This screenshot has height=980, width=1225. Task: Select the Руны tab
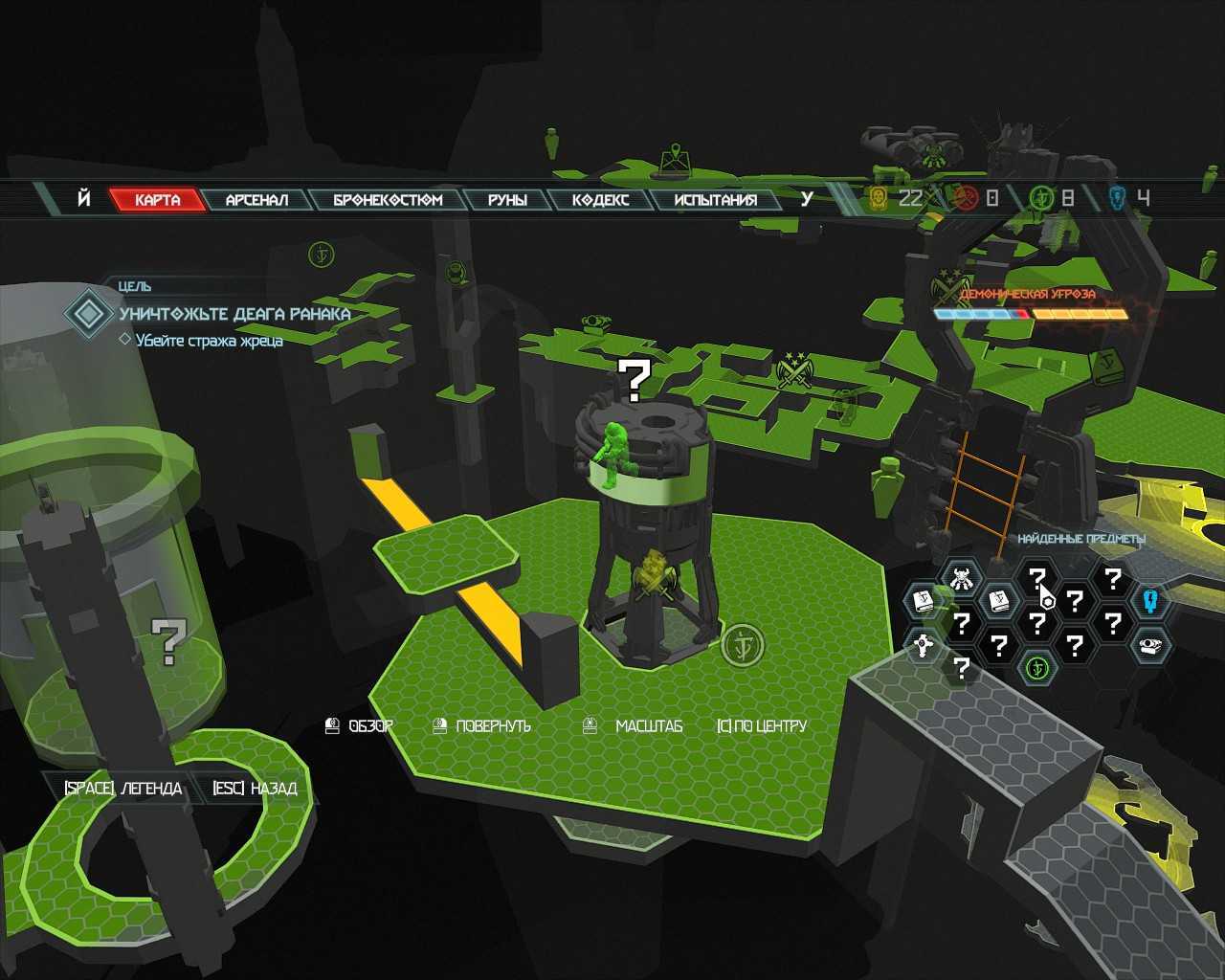pos(507,200)
